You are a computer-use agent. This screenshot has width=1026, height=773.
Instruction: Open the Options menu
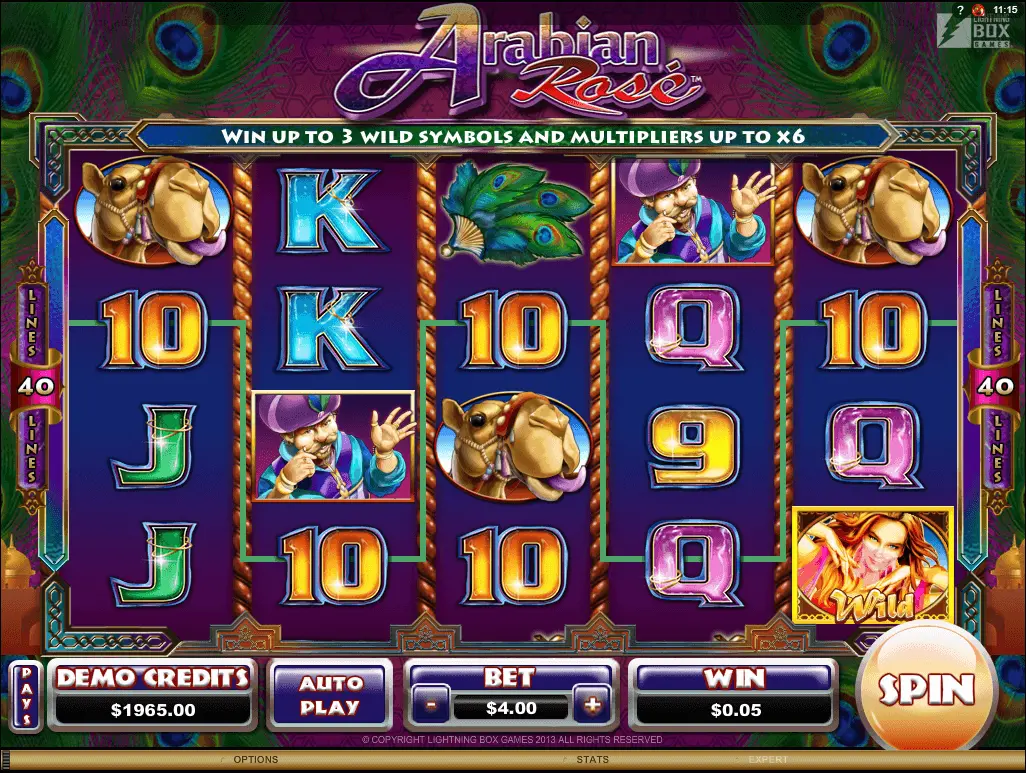pos(255,760)
